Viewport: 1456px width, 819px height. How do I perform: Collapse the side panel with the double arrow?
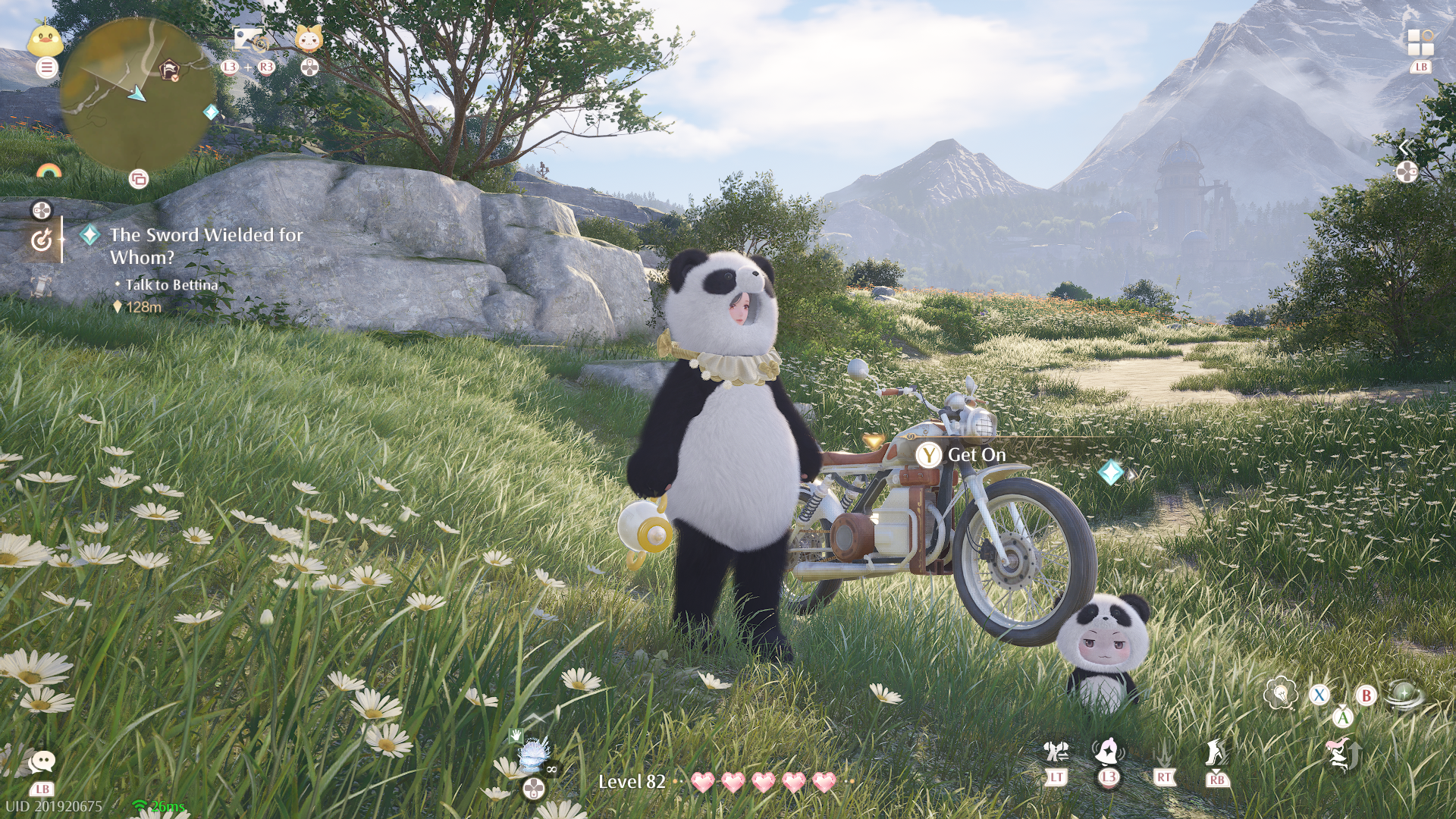[1405, 147]
